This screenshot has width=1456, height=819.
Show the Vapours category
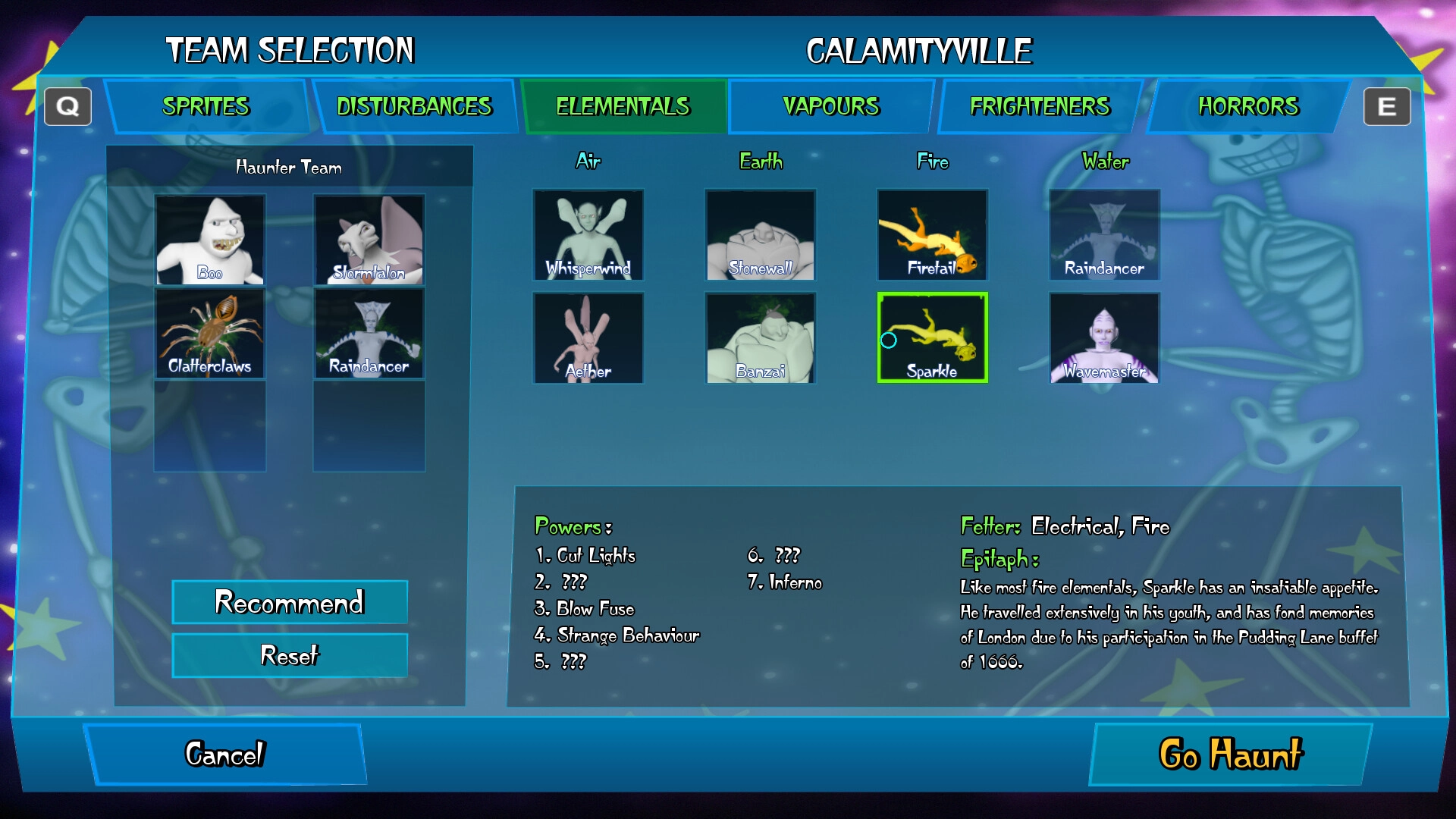coord(831,107)
